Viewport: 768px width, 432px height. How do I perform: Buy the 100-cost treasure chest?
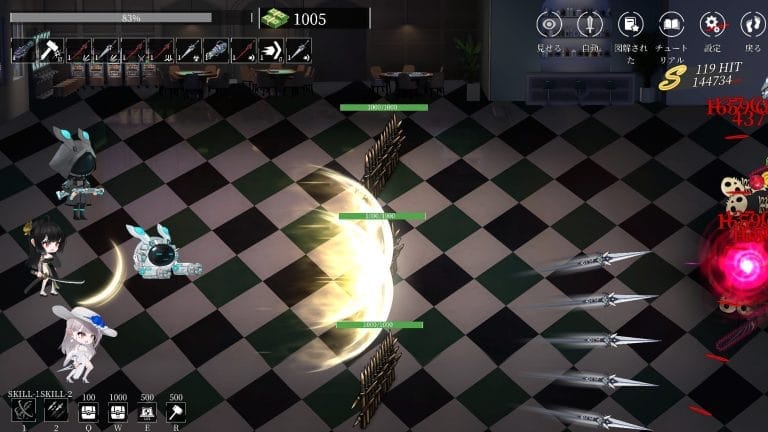[x=88, y=412]
